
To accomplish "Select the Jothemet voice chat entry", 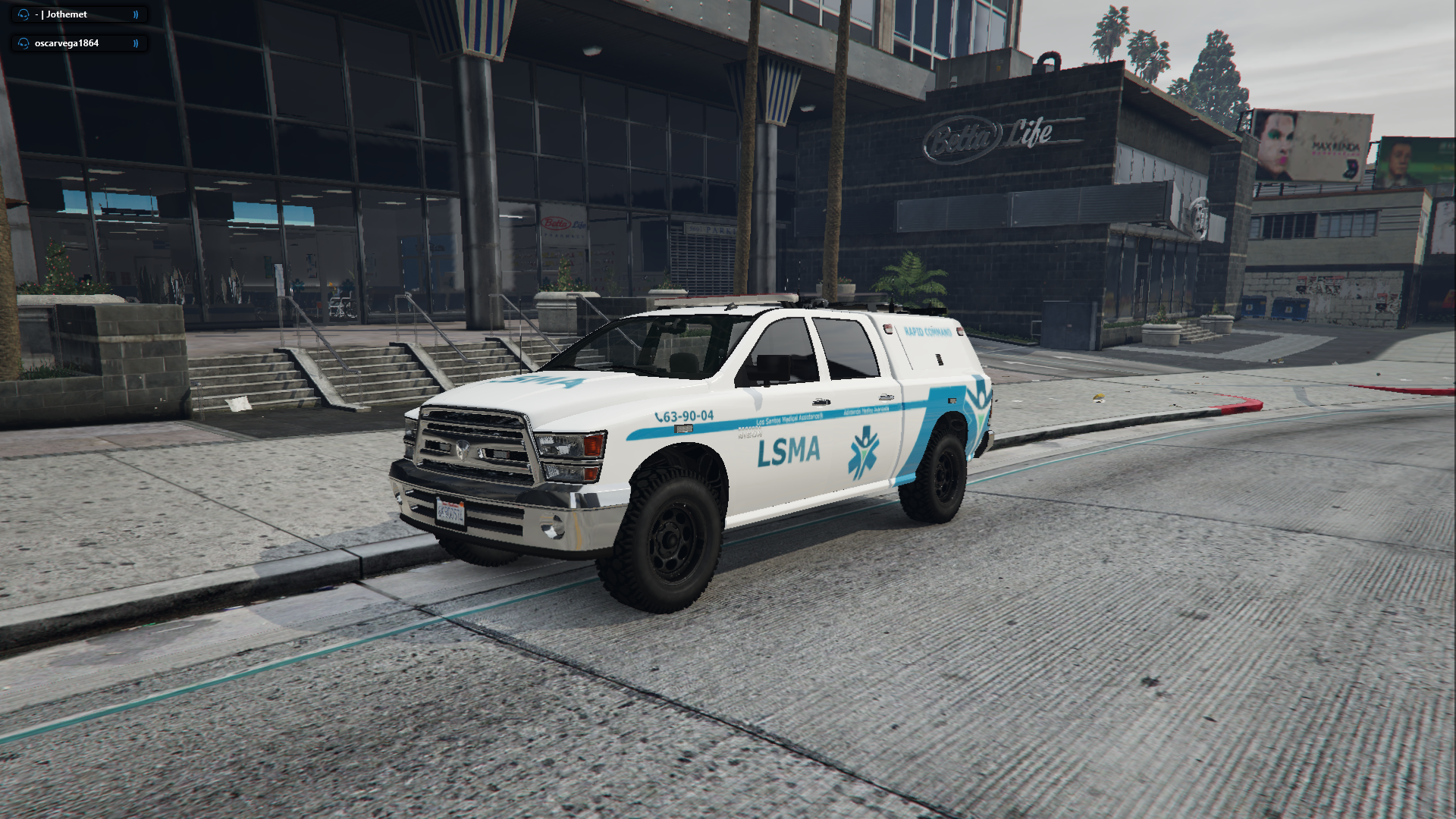I will coord(79,14).
